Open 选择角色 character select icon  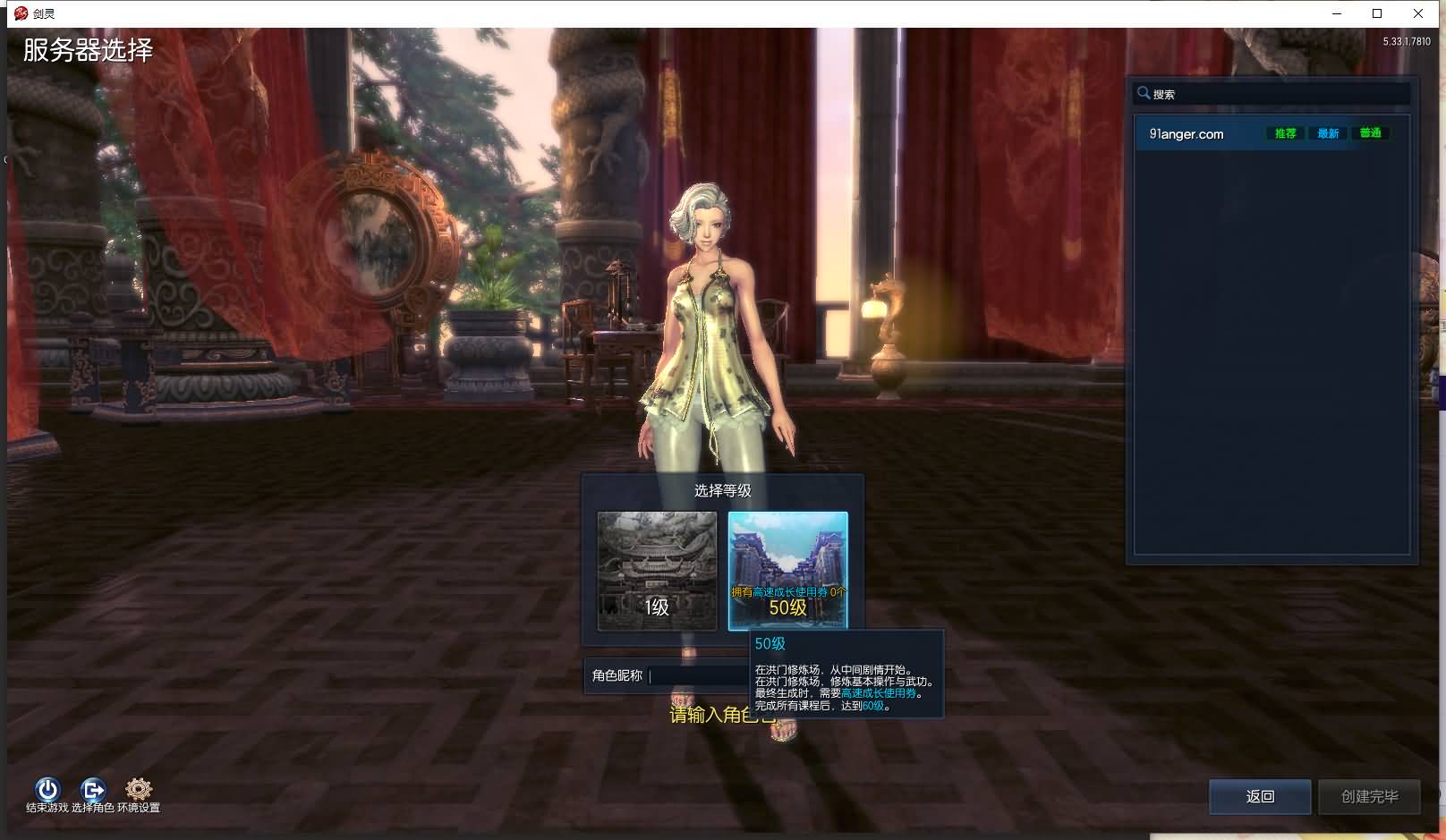point(93,789)
